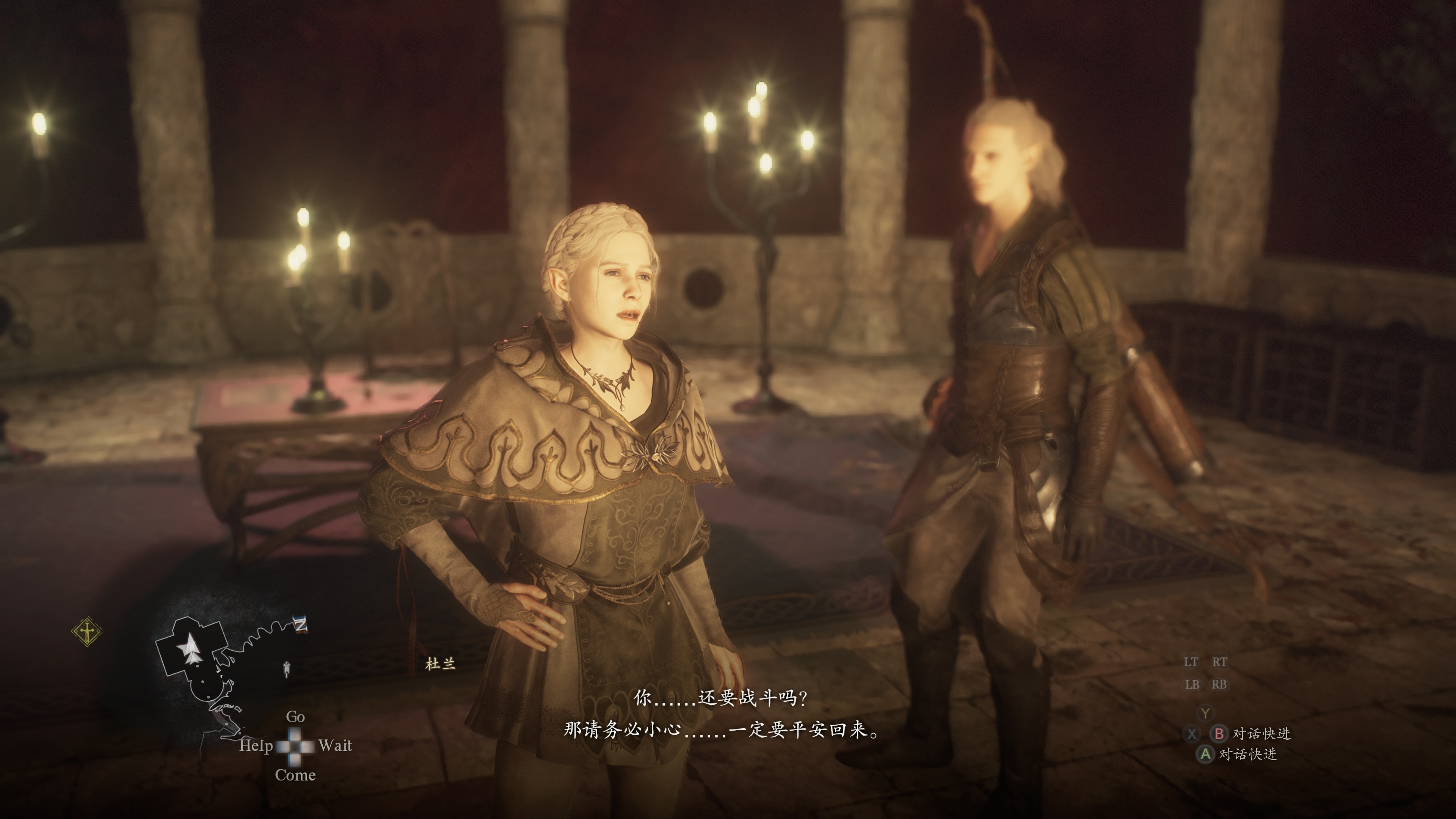Select the north compass marker on minimap
Screen dimensions: 1456x819
click(301, 624)
